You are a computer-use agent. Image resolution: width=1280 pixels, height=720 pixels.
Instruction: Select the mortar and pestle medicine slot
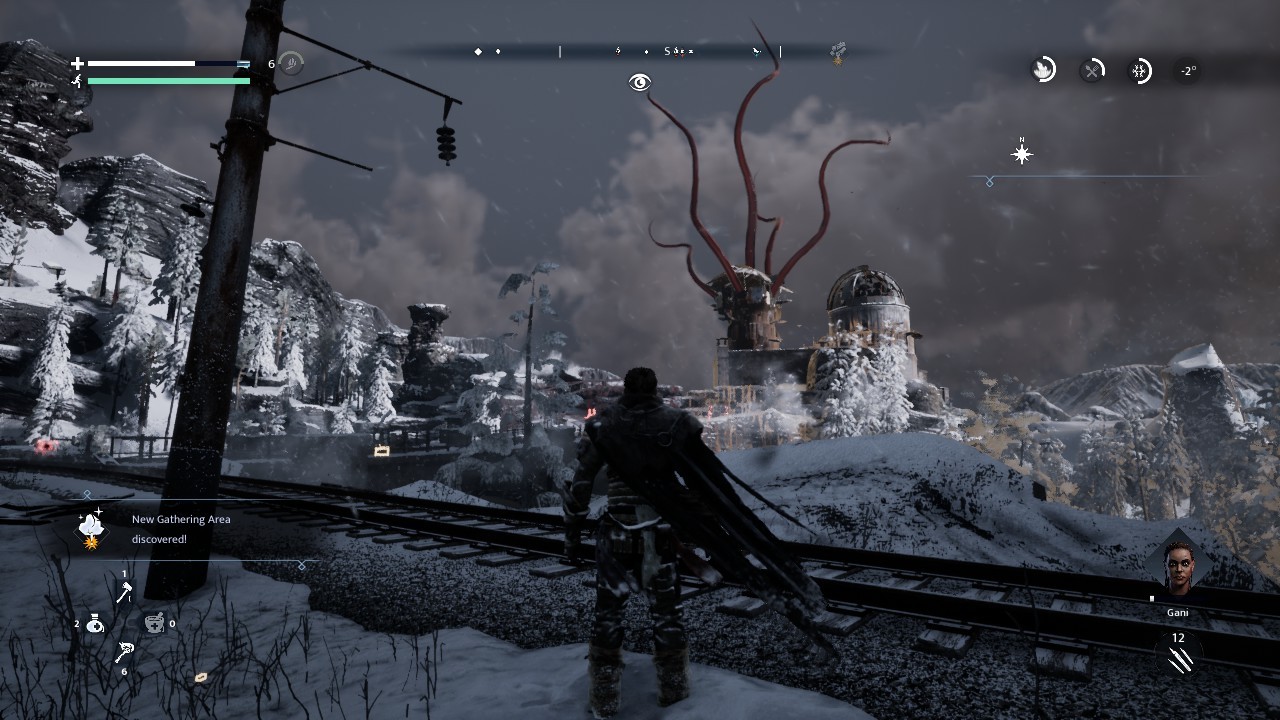coord(154,624)
